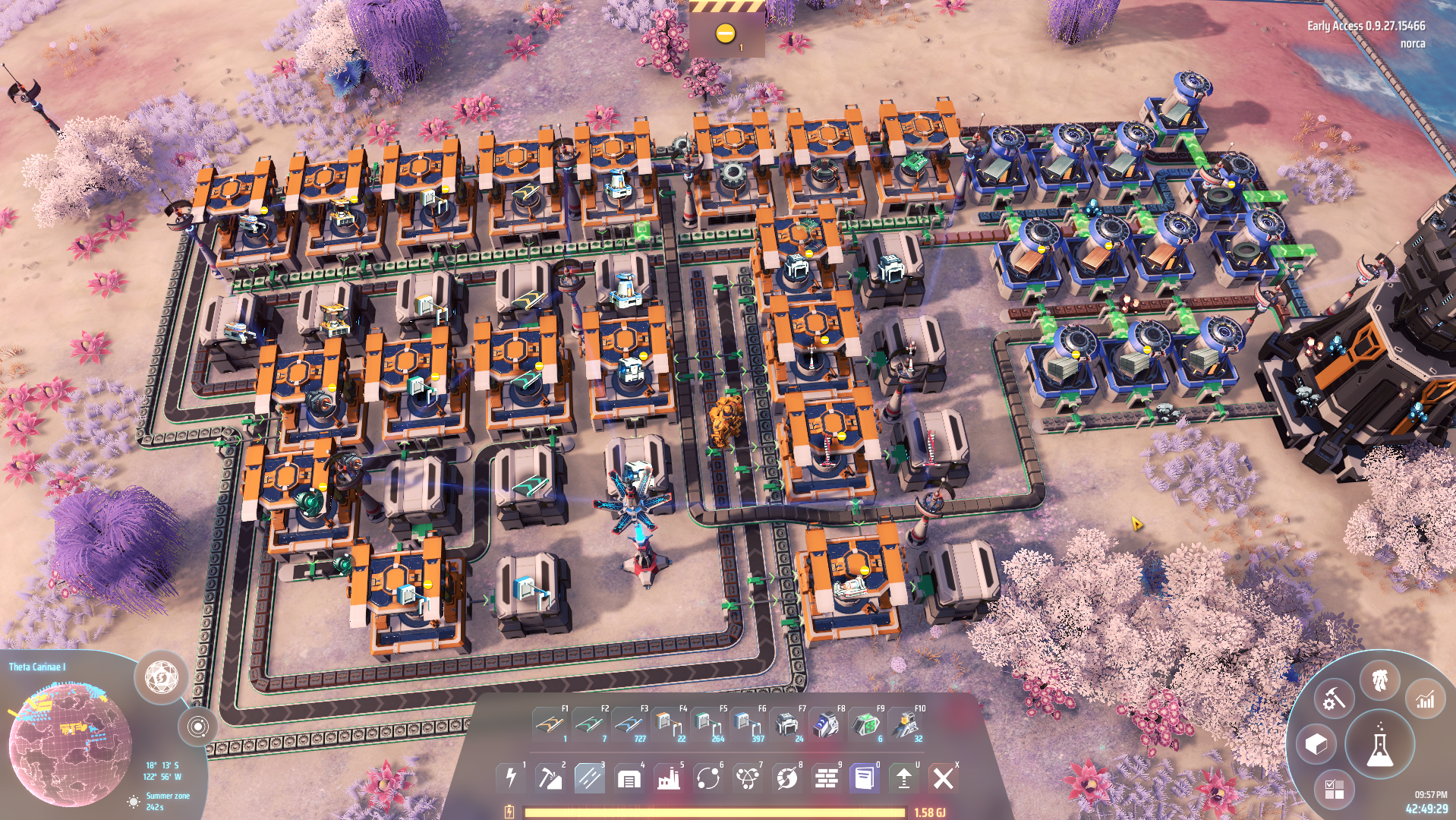Open the blueprint book
Image resolution: width=1456 pixels, height=820 pixels.
(865, 777)
